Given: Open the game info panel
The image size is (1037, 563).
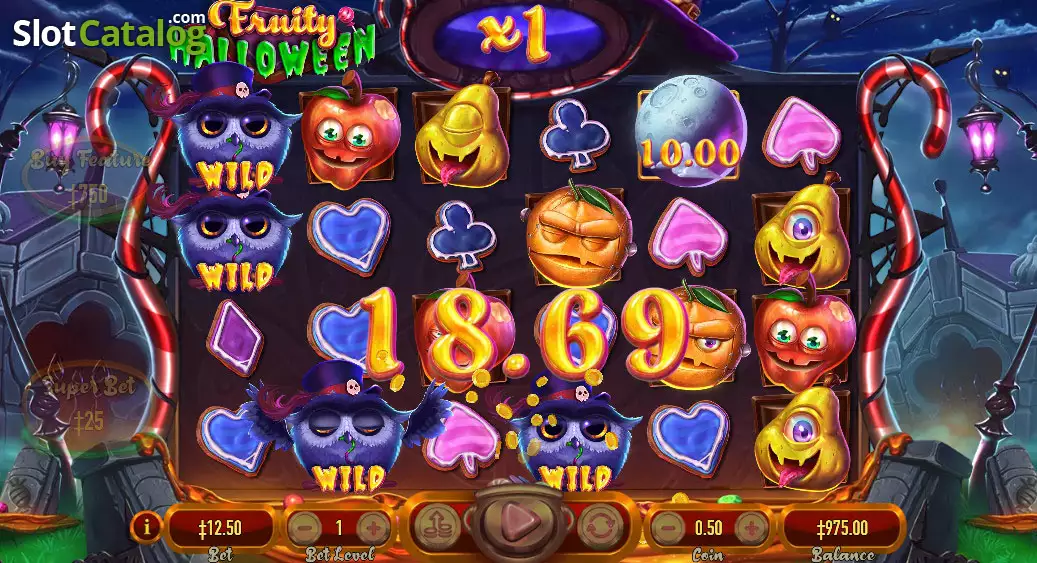Looking at the screenshot, I should click(x=149, y=523).
